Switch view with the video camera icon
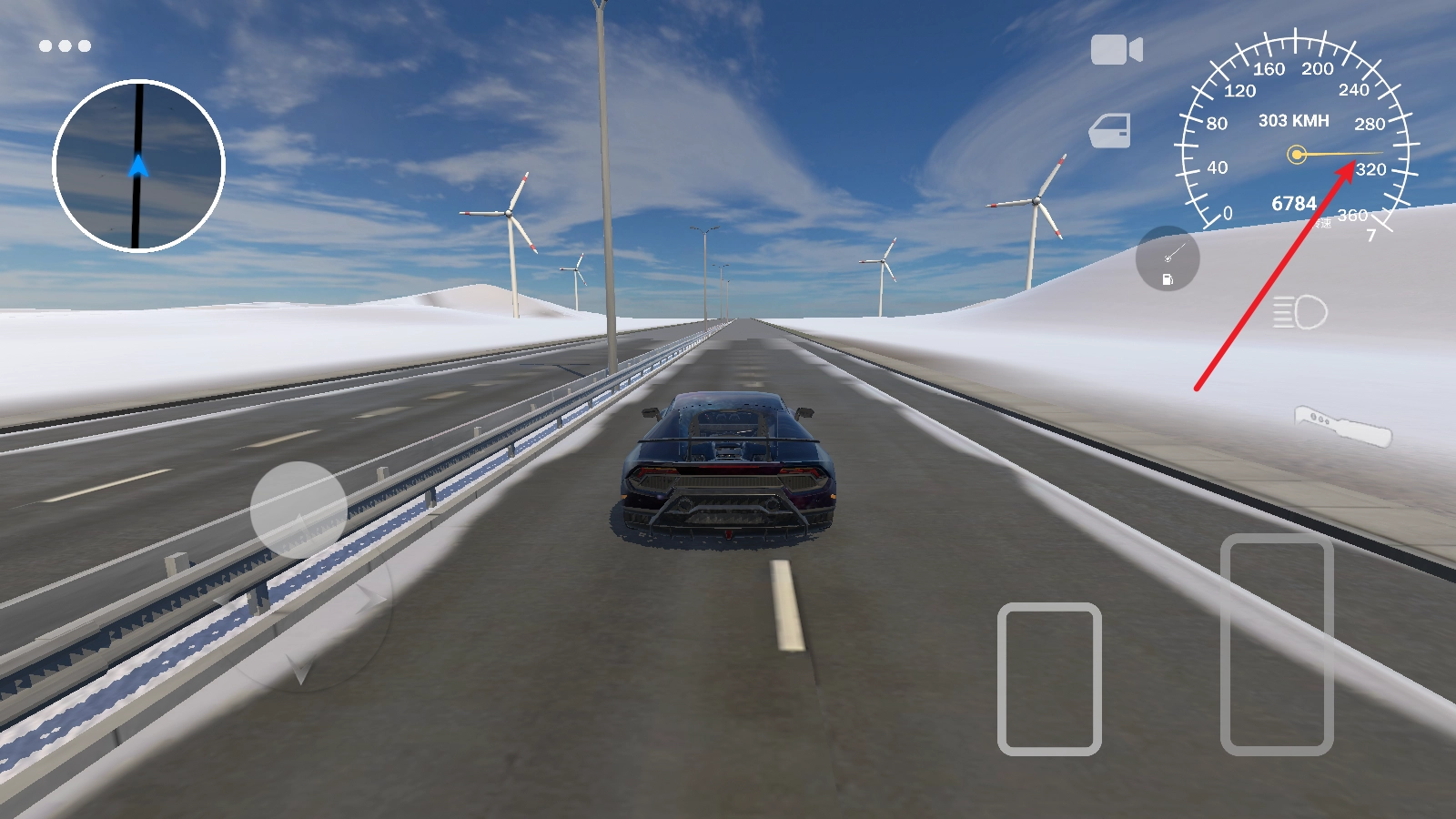The image size is (1456, 819). [x=1117, y=50]
